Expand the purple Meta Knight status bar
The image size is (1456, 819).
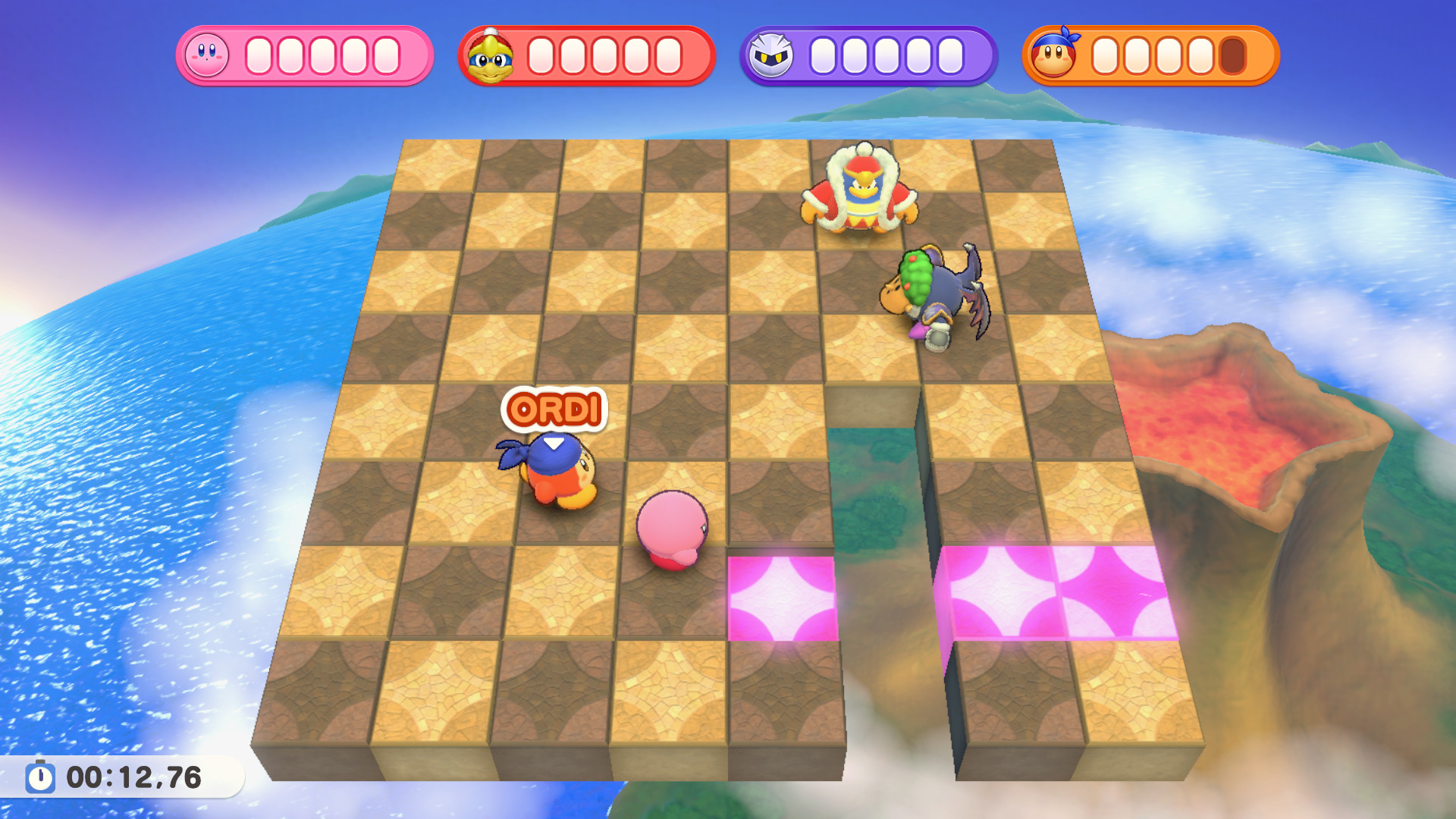point(868,55)
